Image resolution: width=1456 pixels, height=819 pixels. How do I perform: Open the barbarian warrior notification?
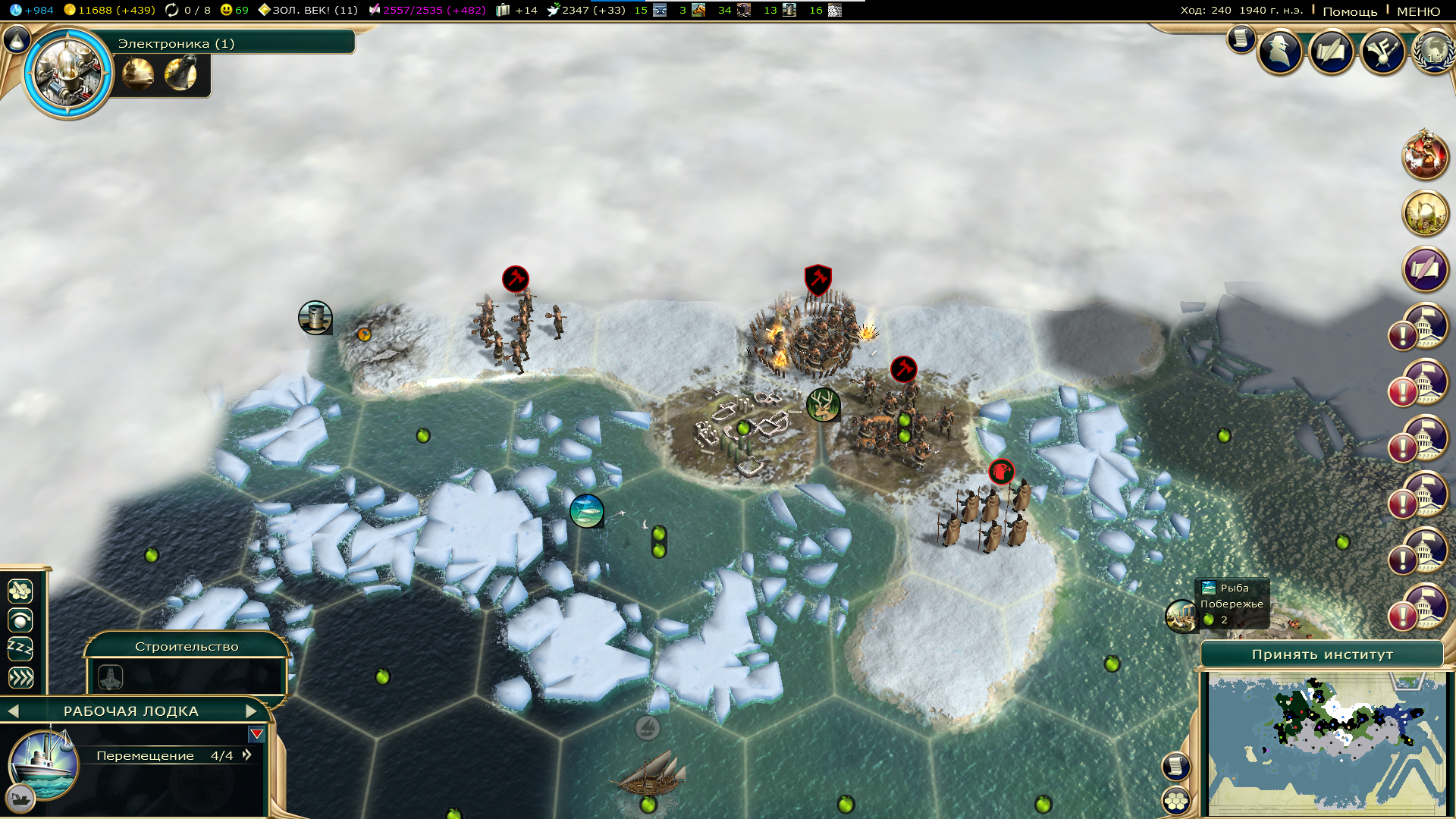tap(1425, 155)
